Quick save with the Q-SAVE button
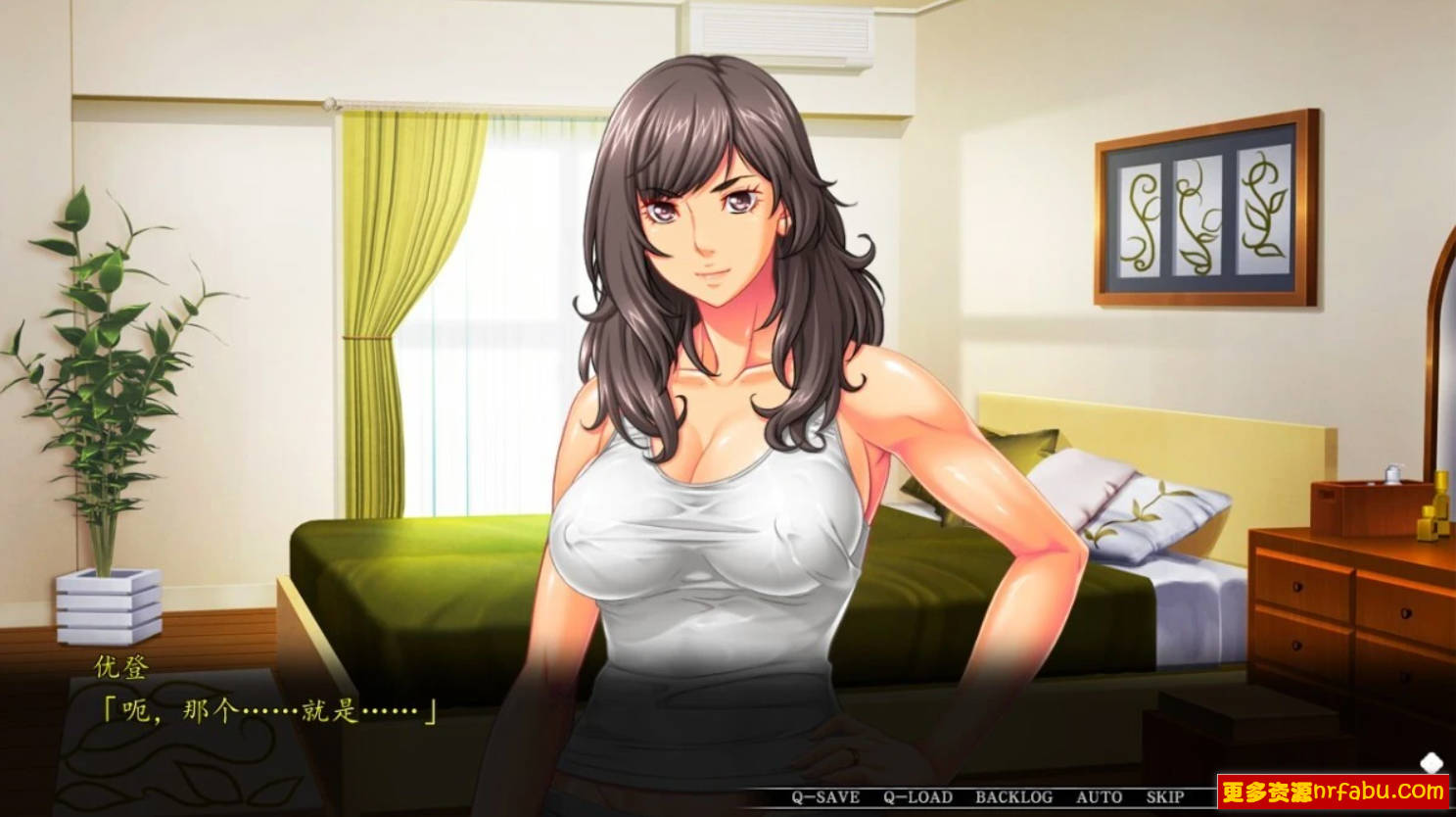The width and height of the screenshot is (1456, 817). coord(825,797)
